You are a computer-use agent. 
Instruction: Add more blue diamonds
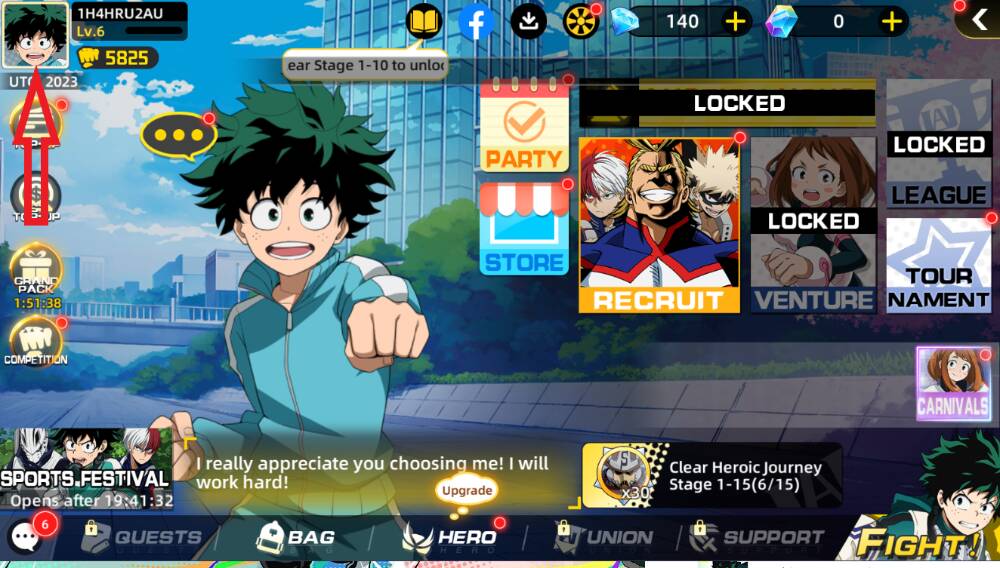pyautogui.click(x=737, y=21)
